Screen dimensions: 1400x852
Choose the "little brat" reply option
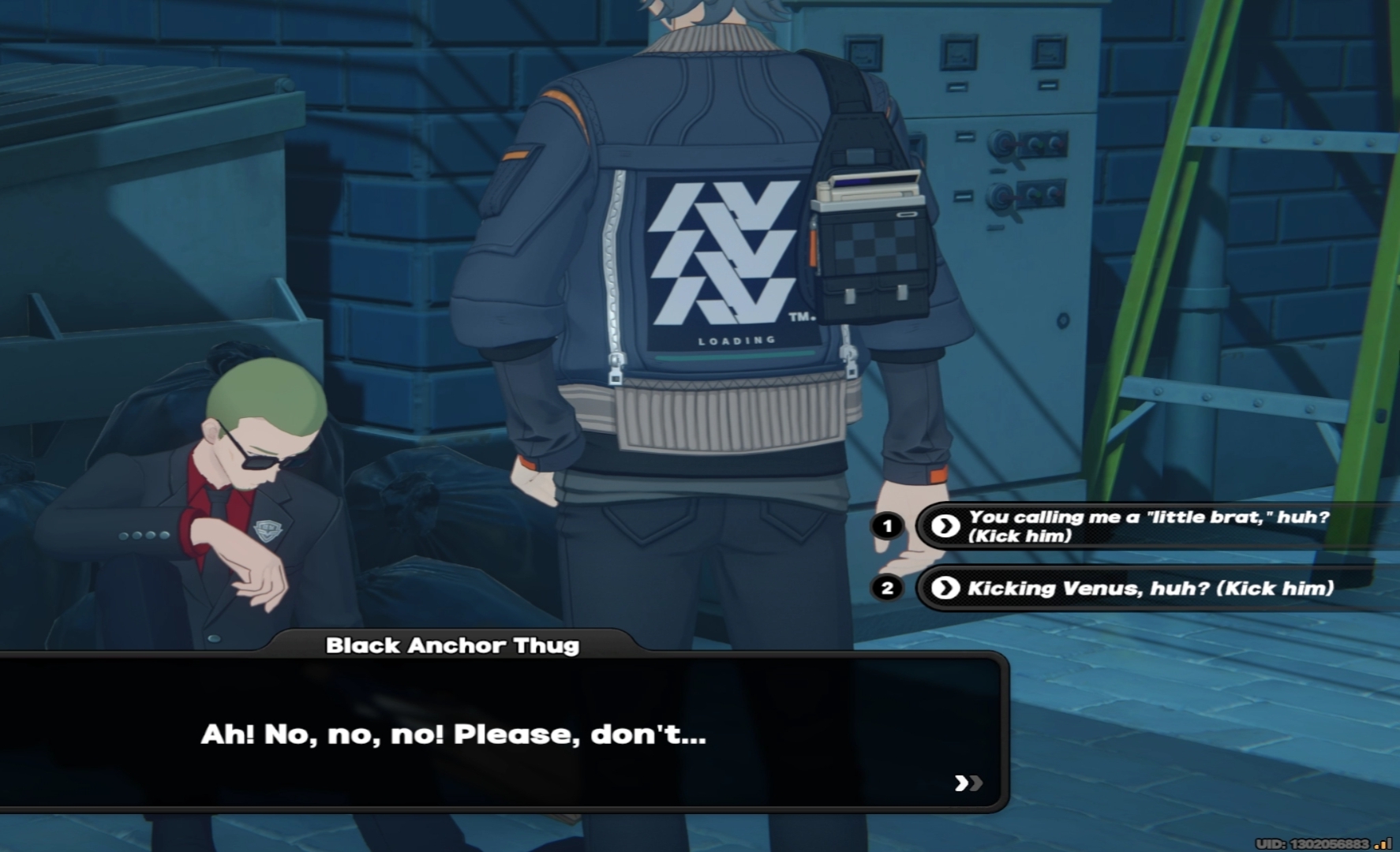point(1148,526)
